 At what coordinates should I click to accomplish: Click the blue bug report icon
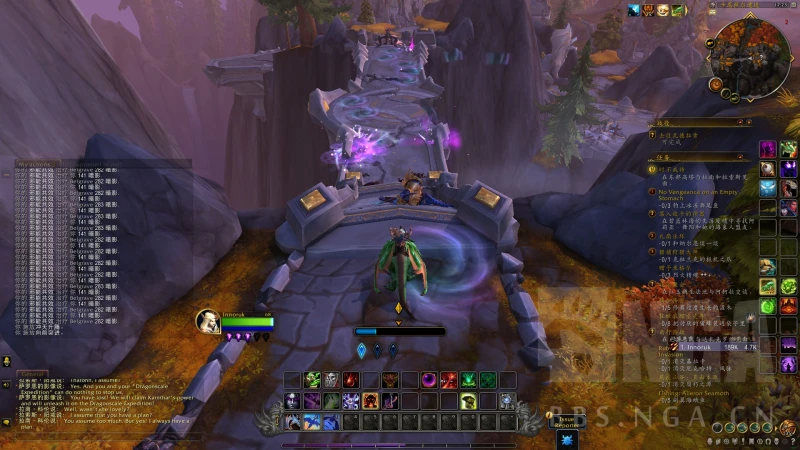pos(567,439)
